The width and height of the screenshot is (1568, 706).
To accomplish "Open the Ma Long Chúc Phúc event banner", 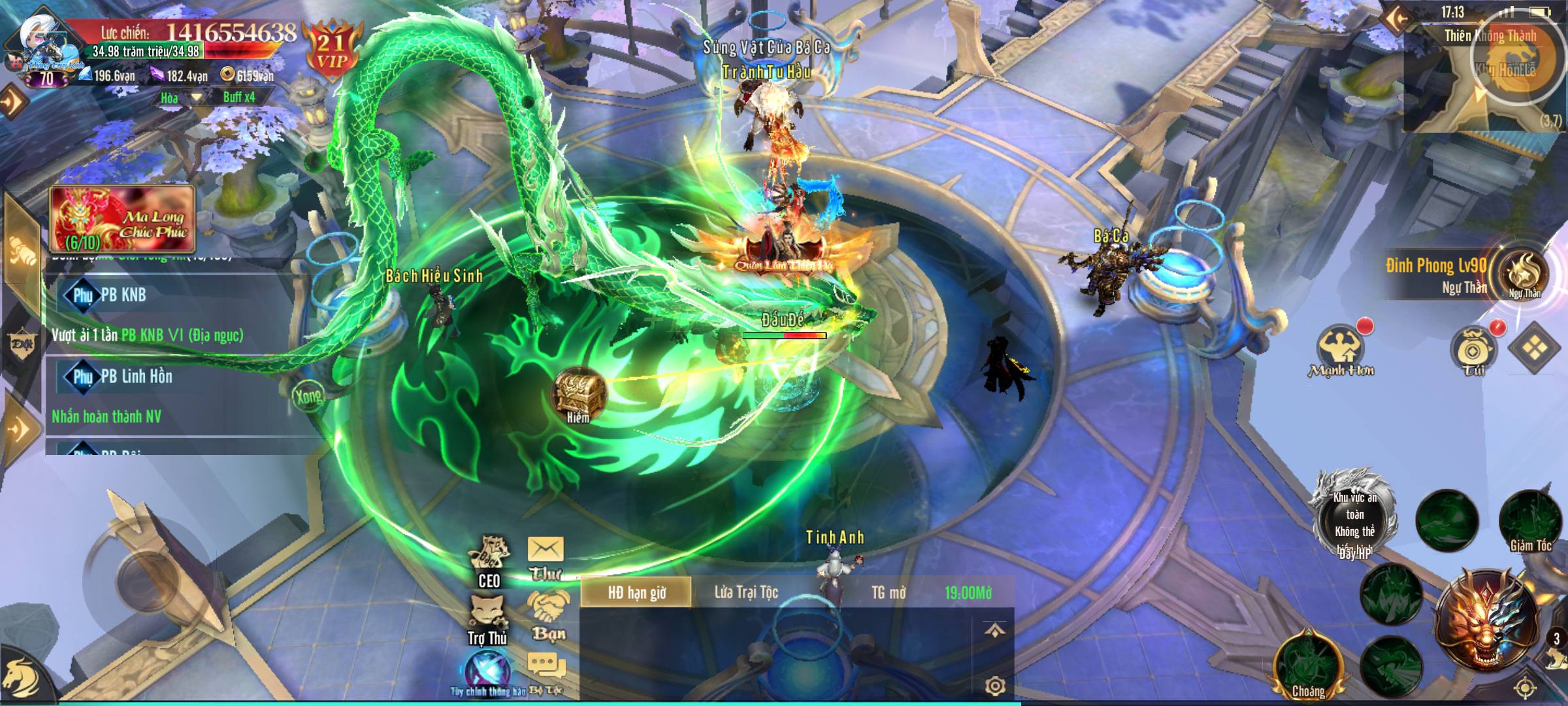I will click(x=123, y=220).
